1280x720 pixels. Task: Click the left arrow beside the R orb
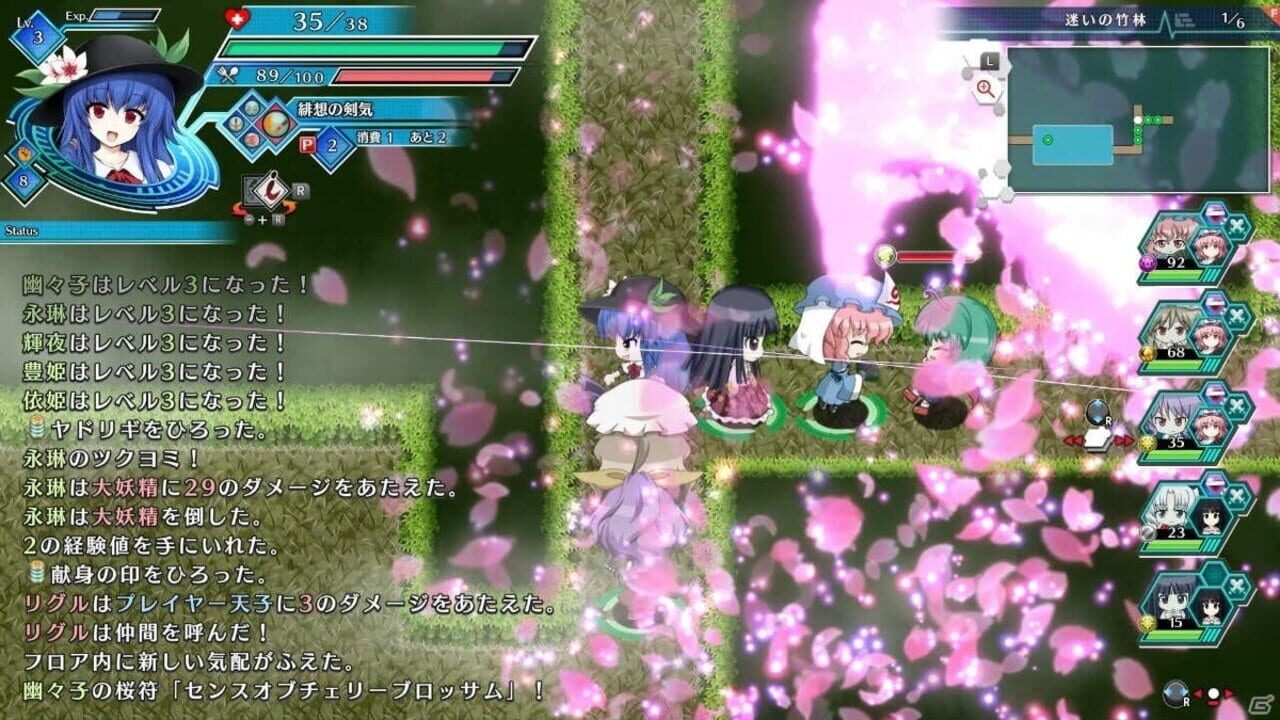1075,440
